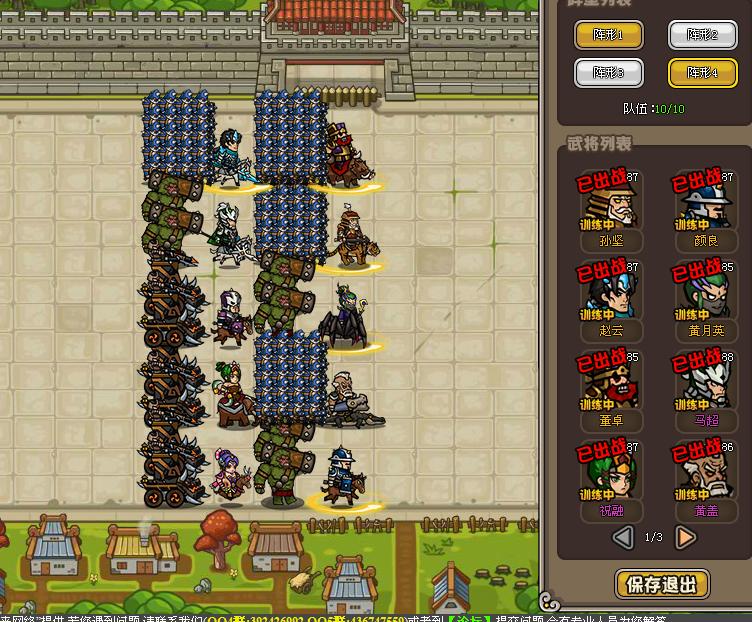Choose general 祝融 portrait

point(608,473)
